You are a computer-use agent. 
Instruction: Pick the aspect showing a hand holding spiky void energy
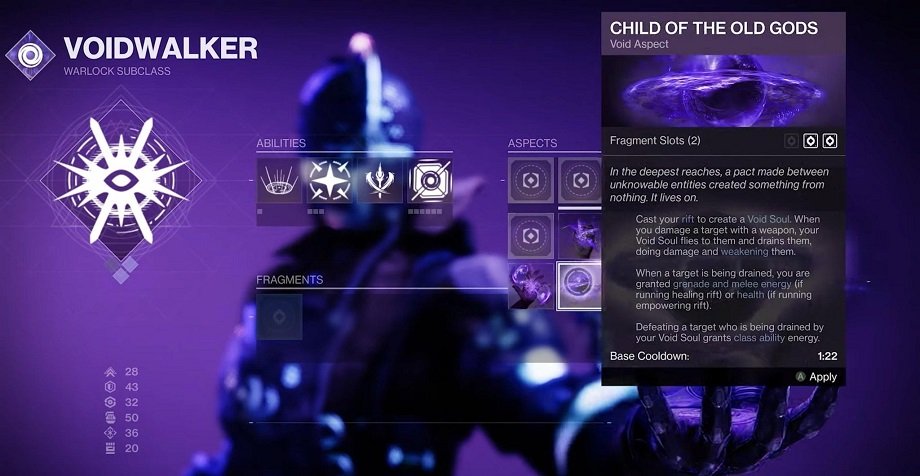[x=579, y=233]
